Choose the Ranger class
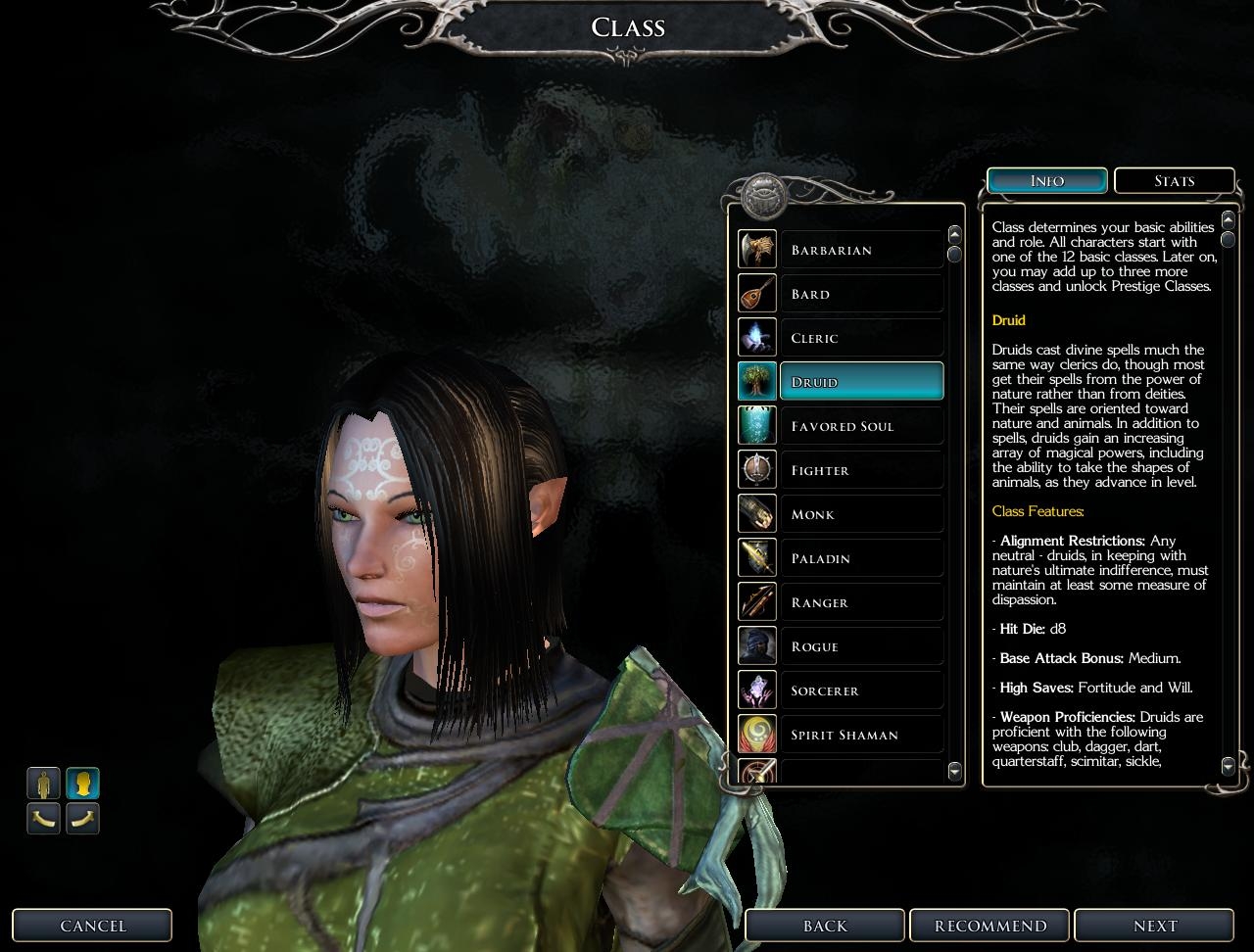The height and width of the screenshot is (952, 1254). [x=861, y=602]
